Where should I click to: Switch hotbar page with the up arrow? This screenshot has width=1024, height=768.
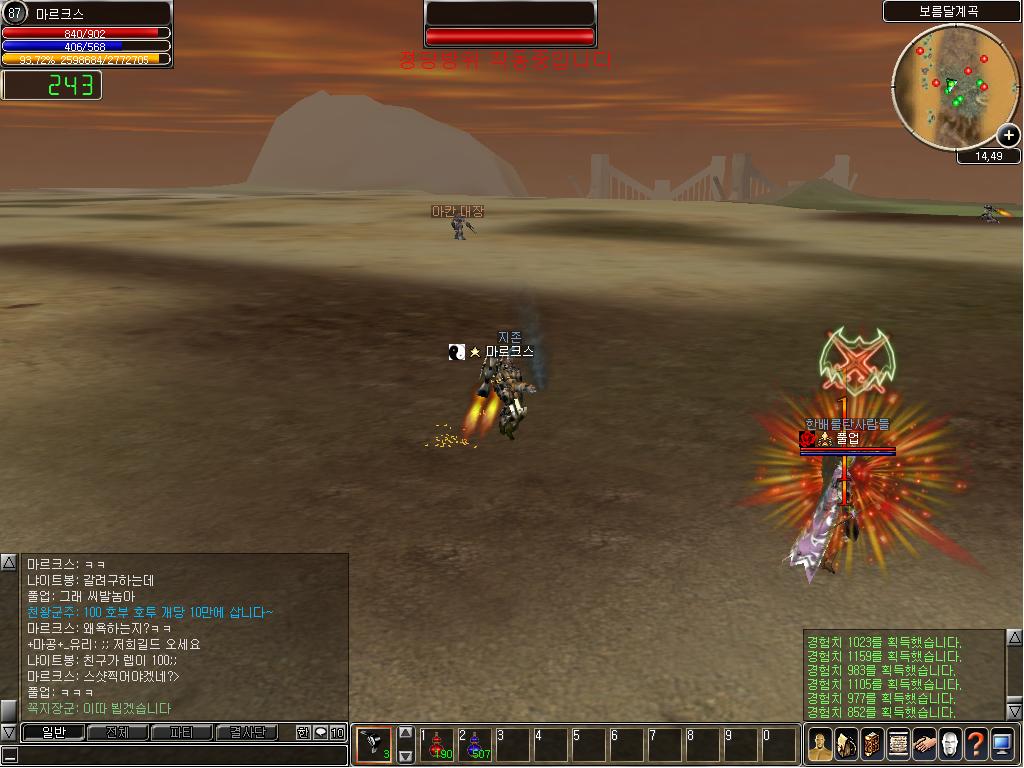405,733
